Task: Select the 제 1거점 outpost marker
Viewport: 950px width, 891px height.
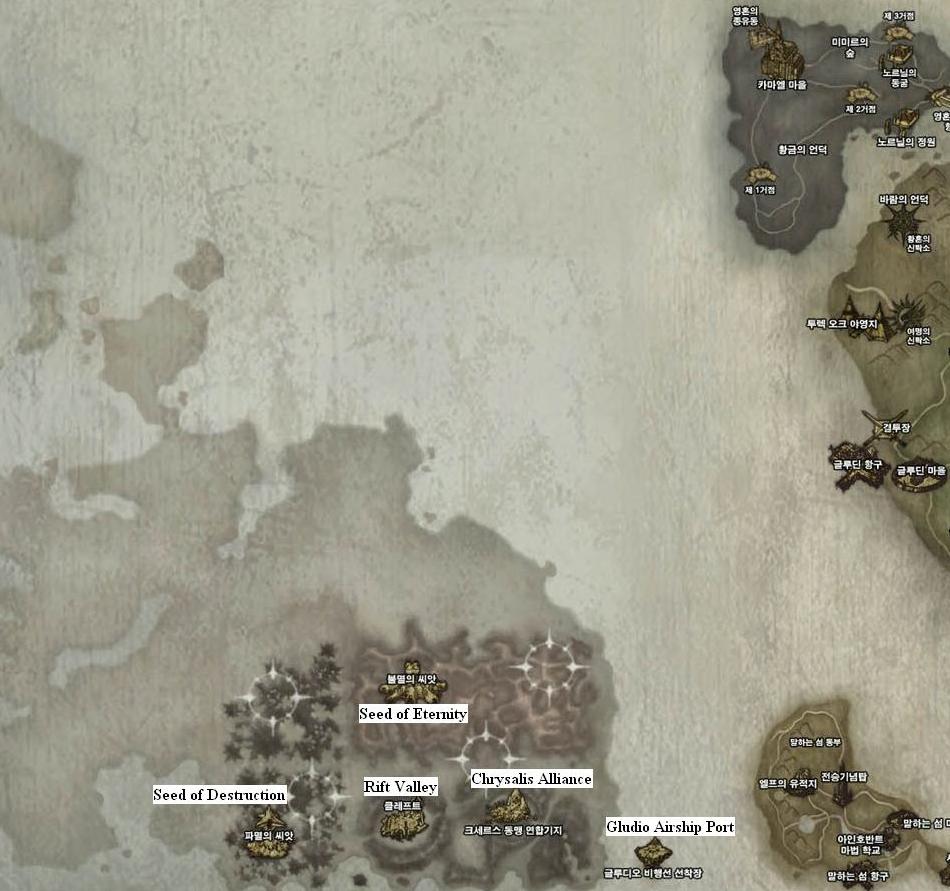Action: coord(760,174)
